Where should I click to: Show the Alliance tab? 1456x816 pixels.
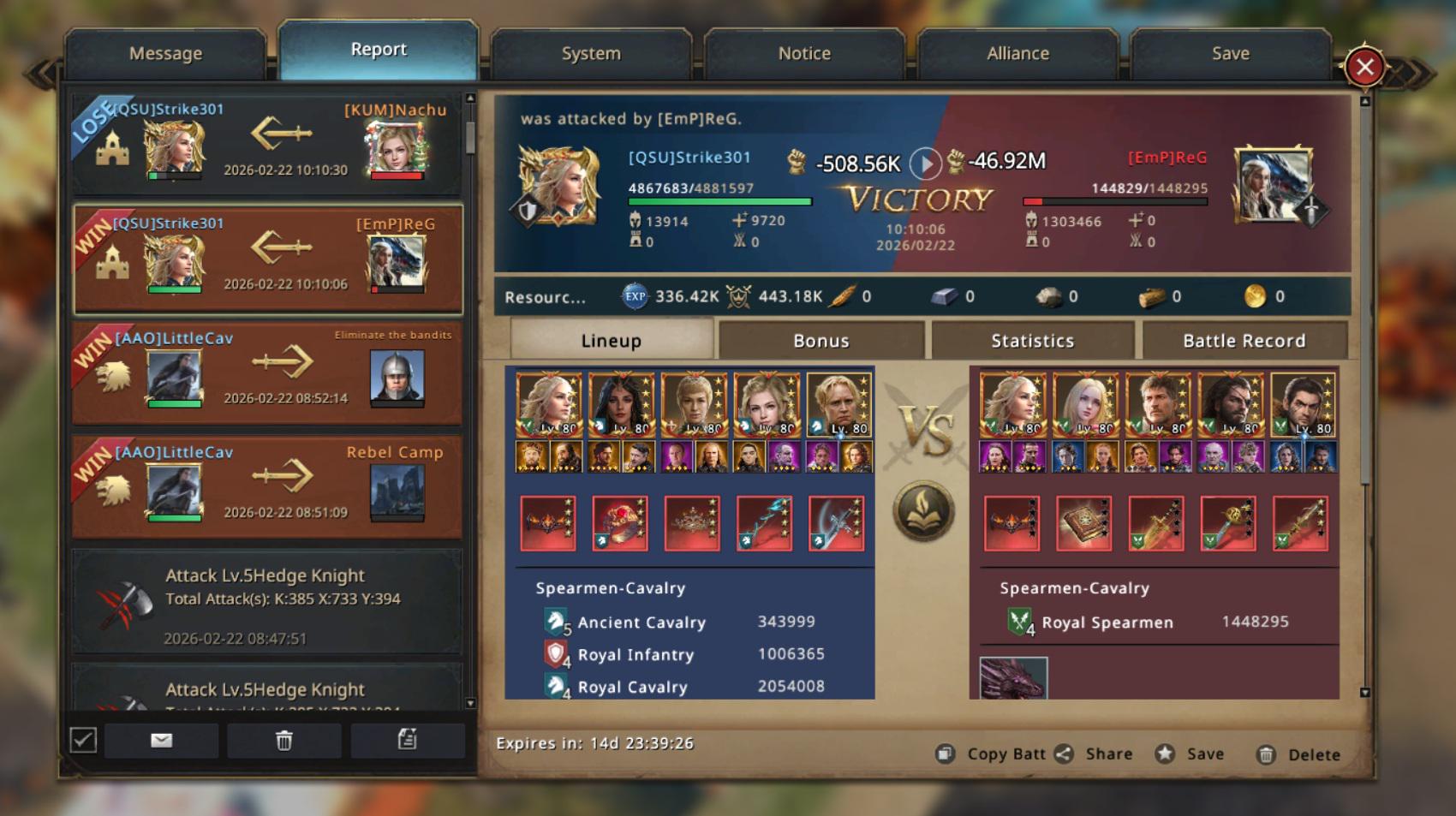pos(1017,53)
